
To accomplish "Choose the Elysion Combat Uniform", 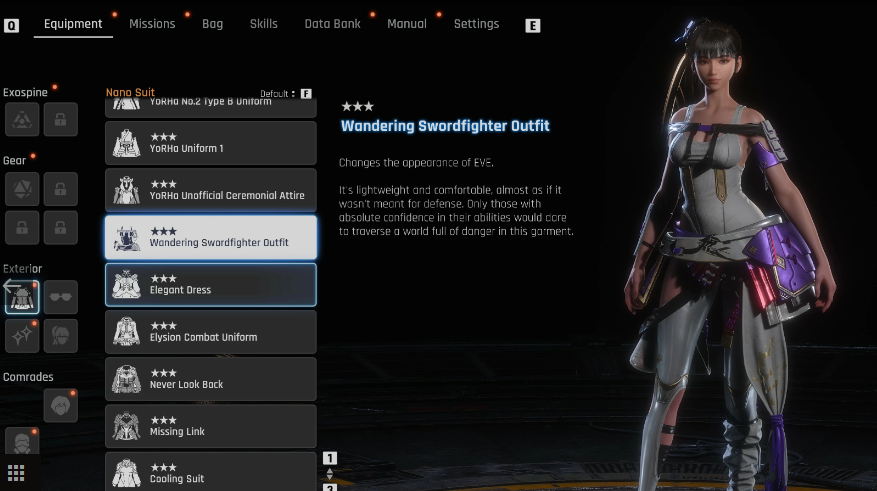I will click(211, 331).
